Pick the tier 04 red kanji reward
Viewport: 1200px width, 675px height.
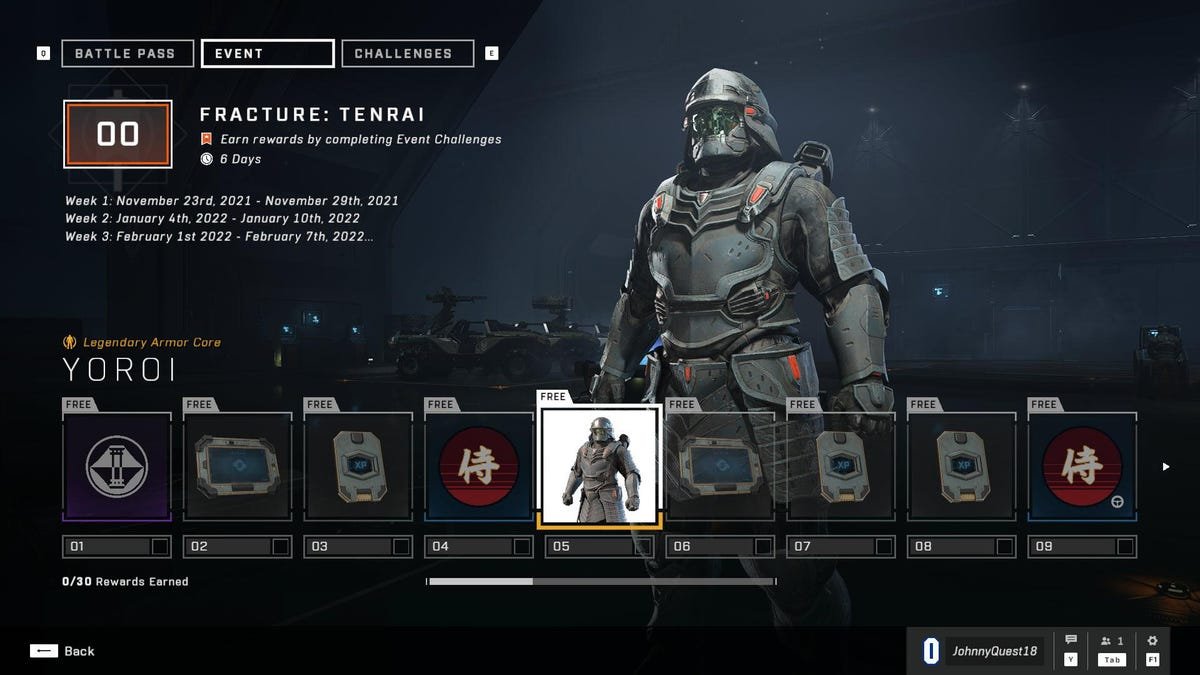[478, 466]
